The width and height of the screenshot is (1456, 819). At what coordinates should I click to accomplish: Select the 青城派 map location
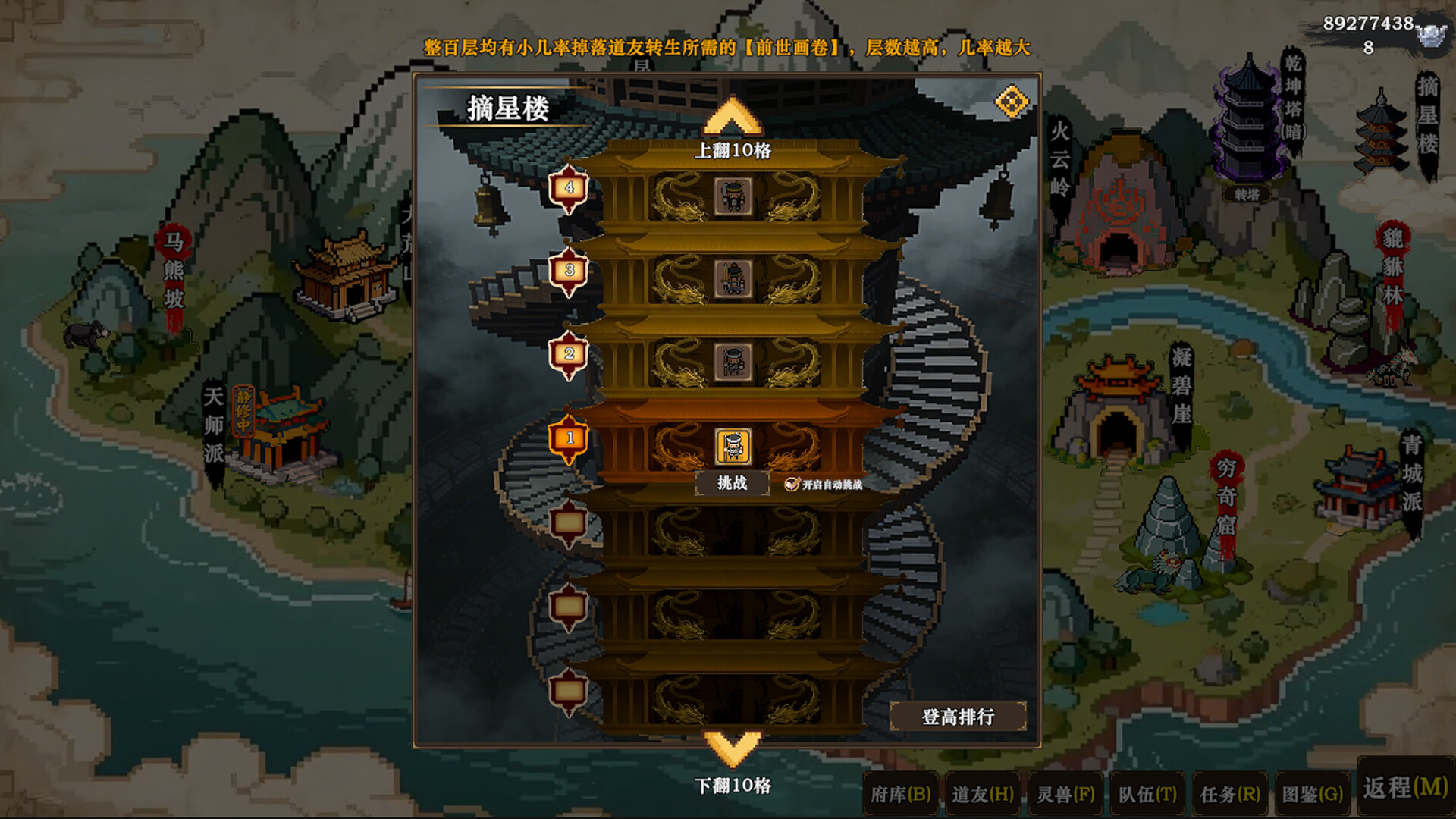click(x=1361, y=485)
